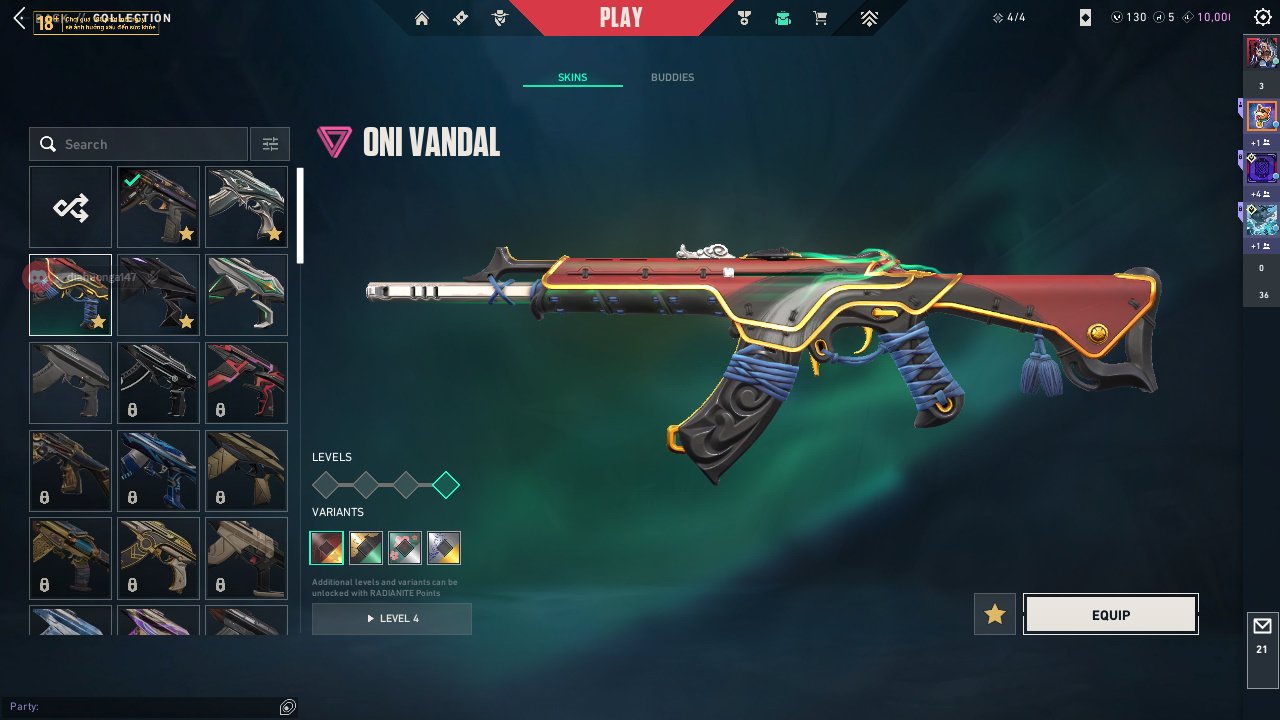
Task: Choose the green variant swatch
Action: (x=366, y=548)
